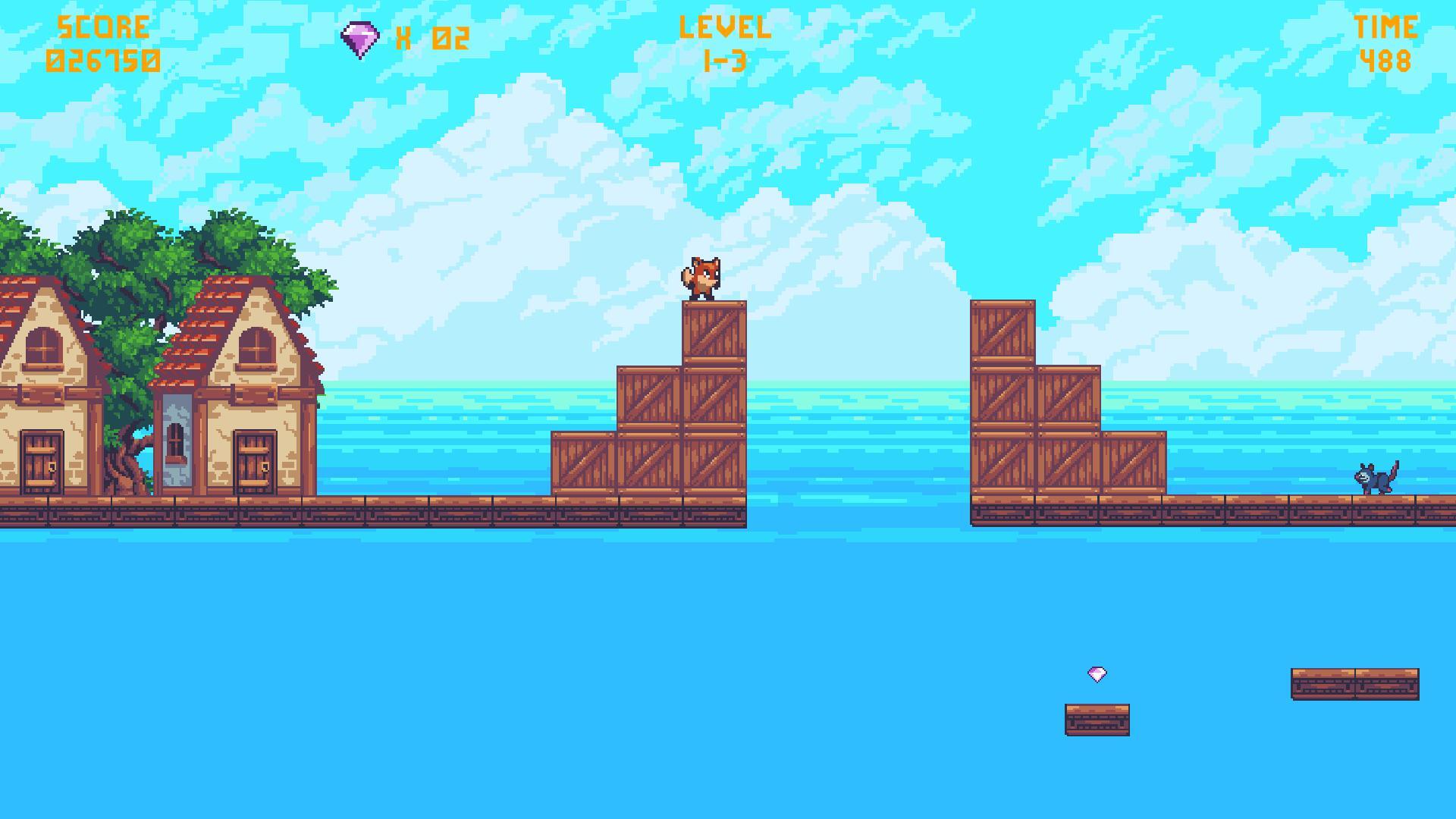Select the LEVEL 1-3 heading

click(724, 42)
